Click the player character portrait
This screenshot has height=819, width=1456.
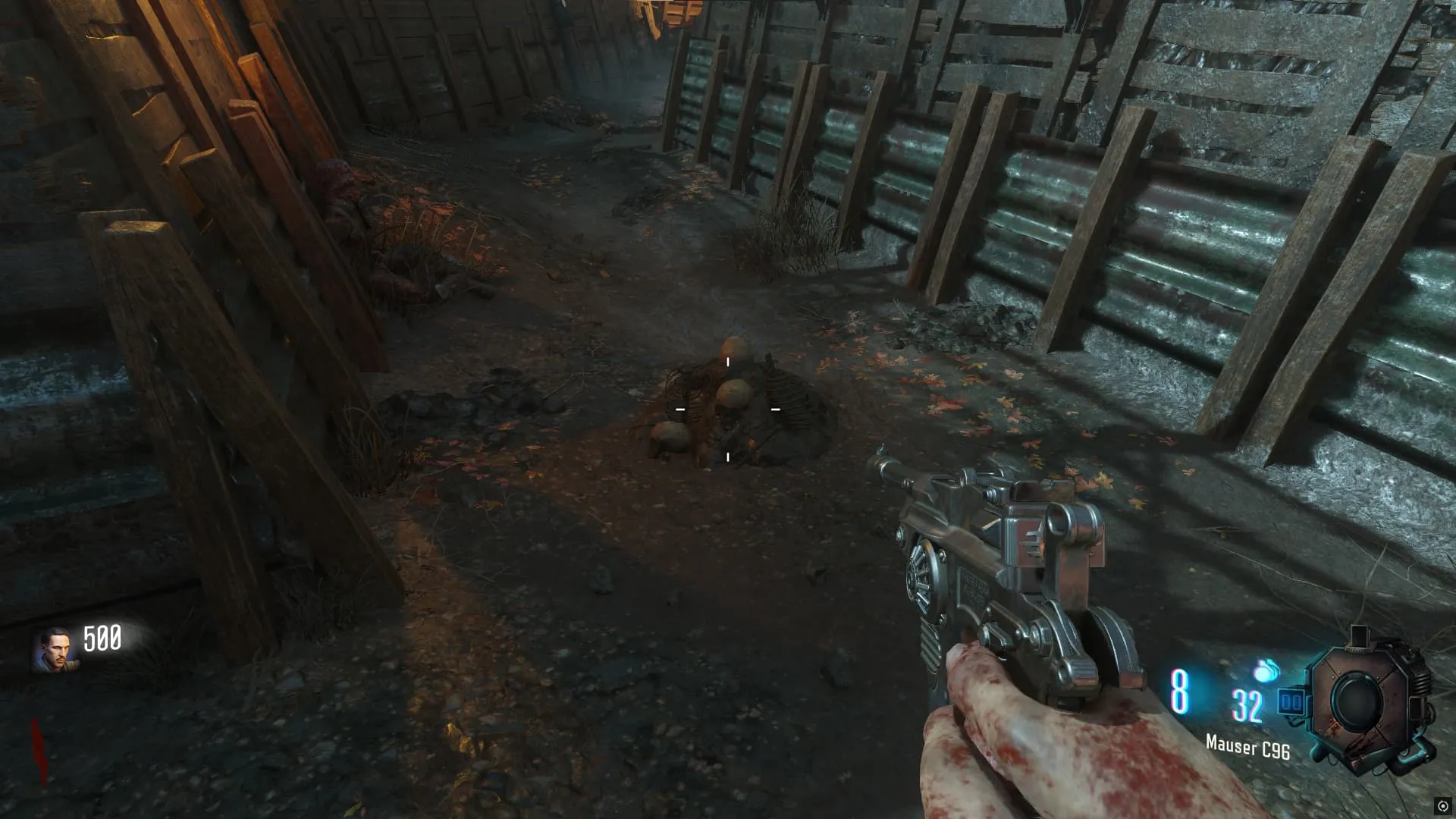tap(52, 650)
